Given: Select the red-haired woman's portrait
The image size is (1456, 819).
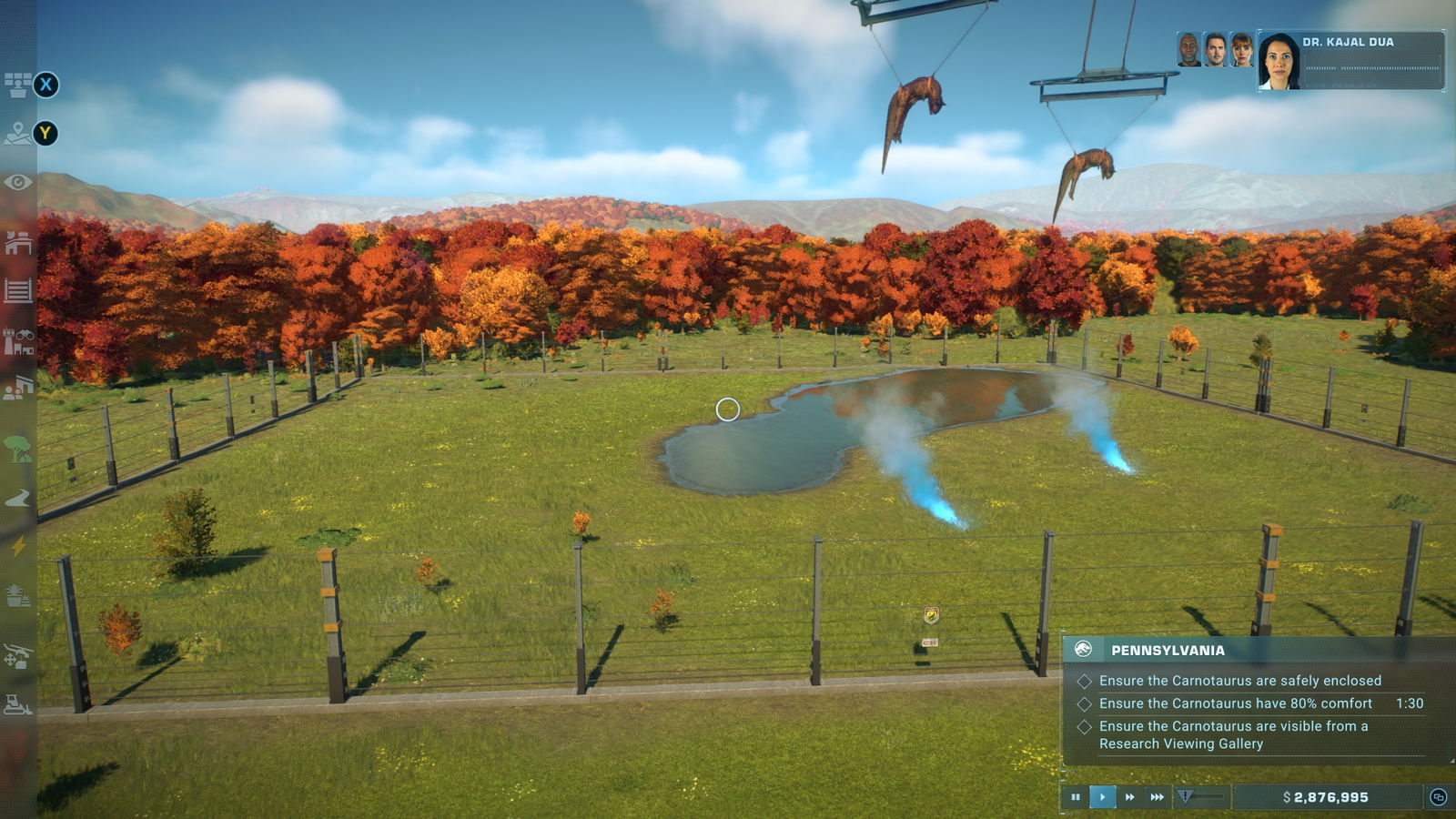Looking at the screenshot, I should [x=1242, y=50].
